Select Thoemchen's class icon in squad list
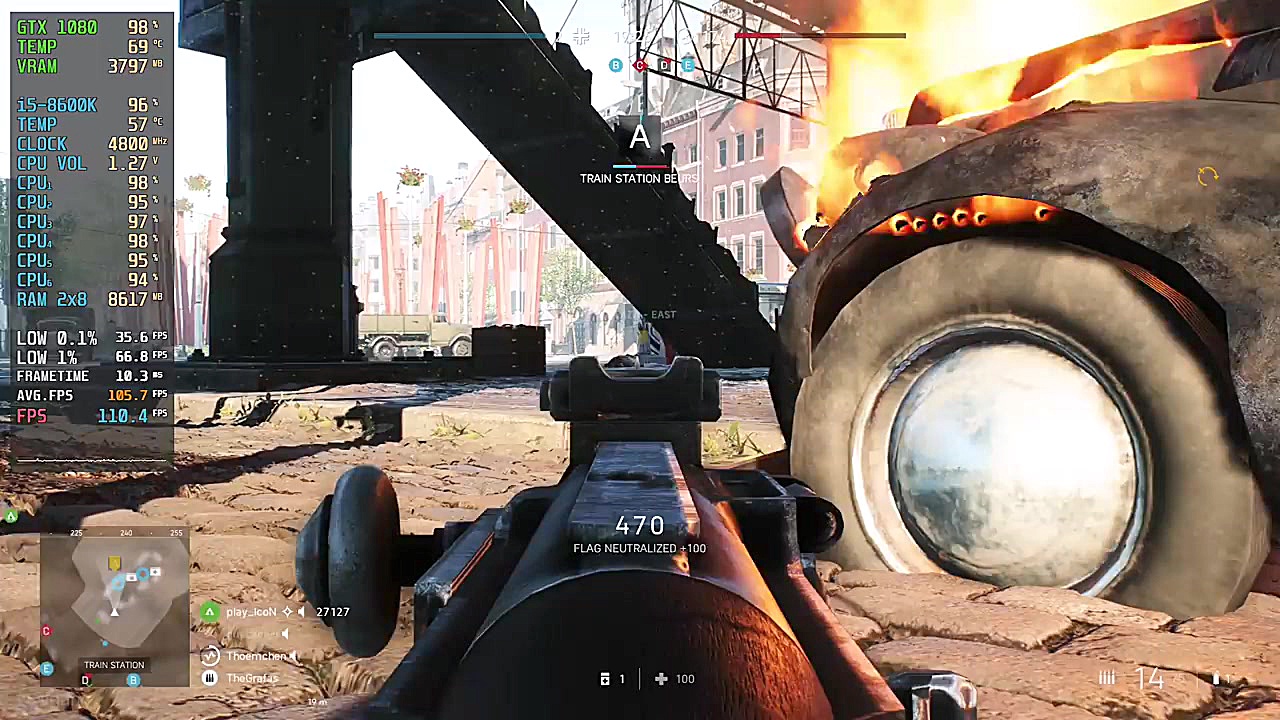The height and width of the screenshot is (720, 1280). (209, 656)
